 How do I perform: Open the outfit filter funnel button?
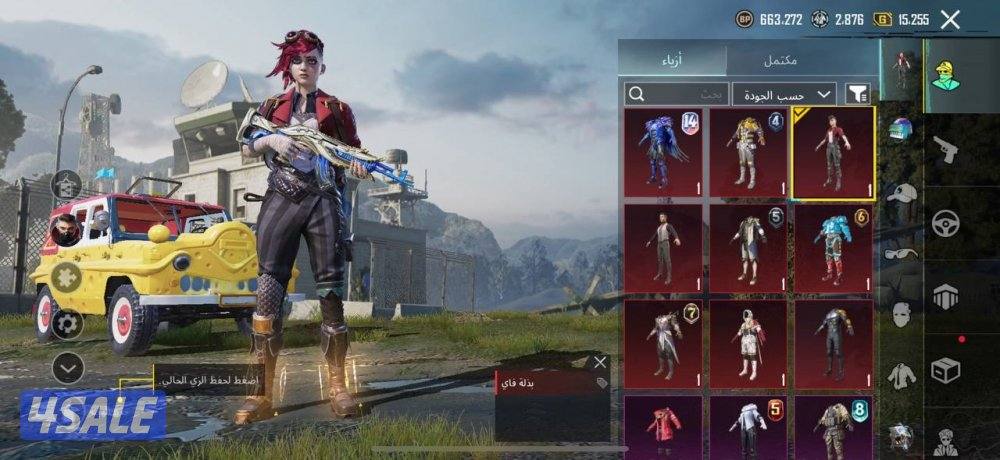pyautogui.click(x=857, y=94)
